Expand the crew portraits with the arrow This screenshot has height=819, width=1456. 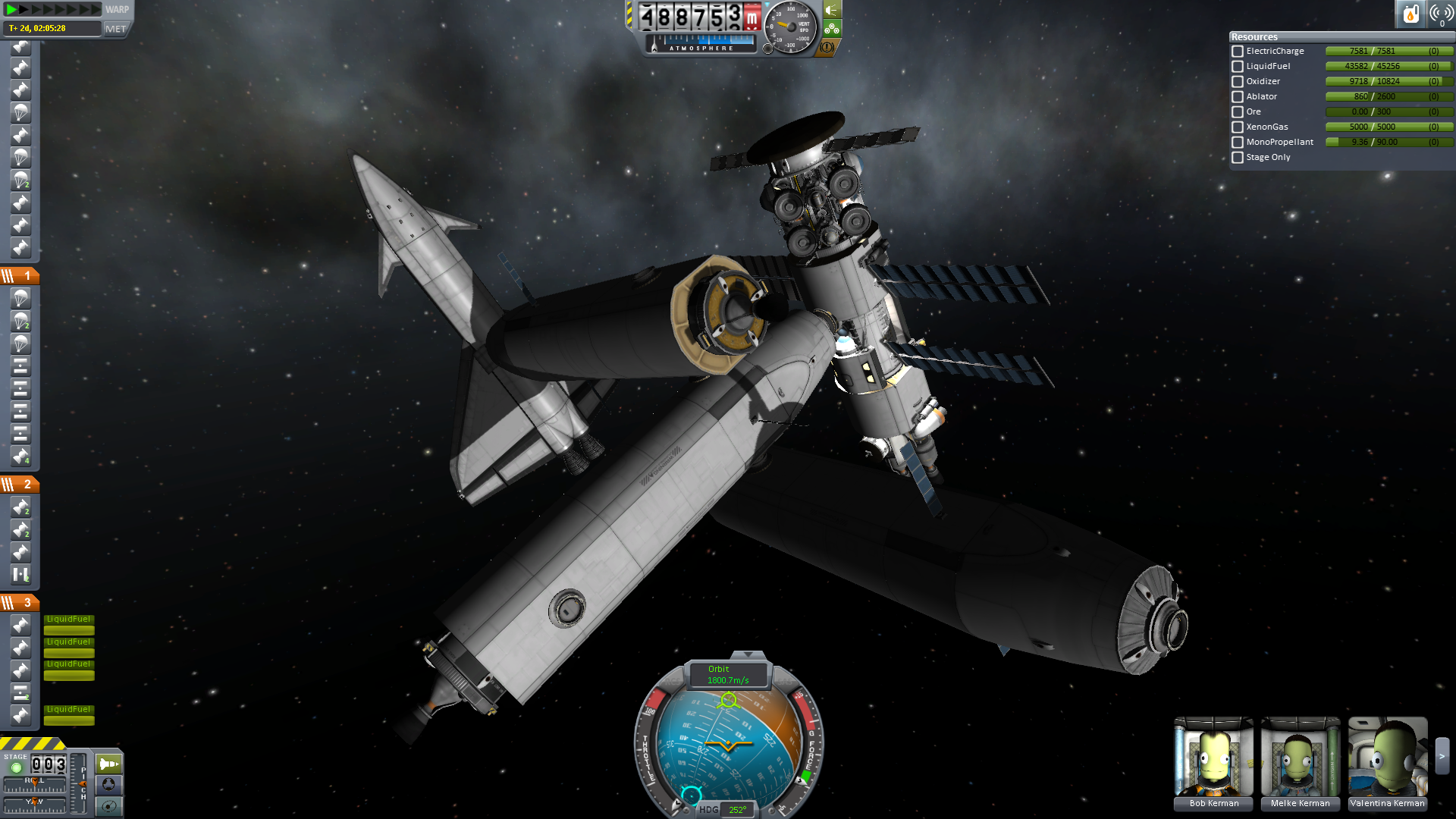coord(1442,756)
